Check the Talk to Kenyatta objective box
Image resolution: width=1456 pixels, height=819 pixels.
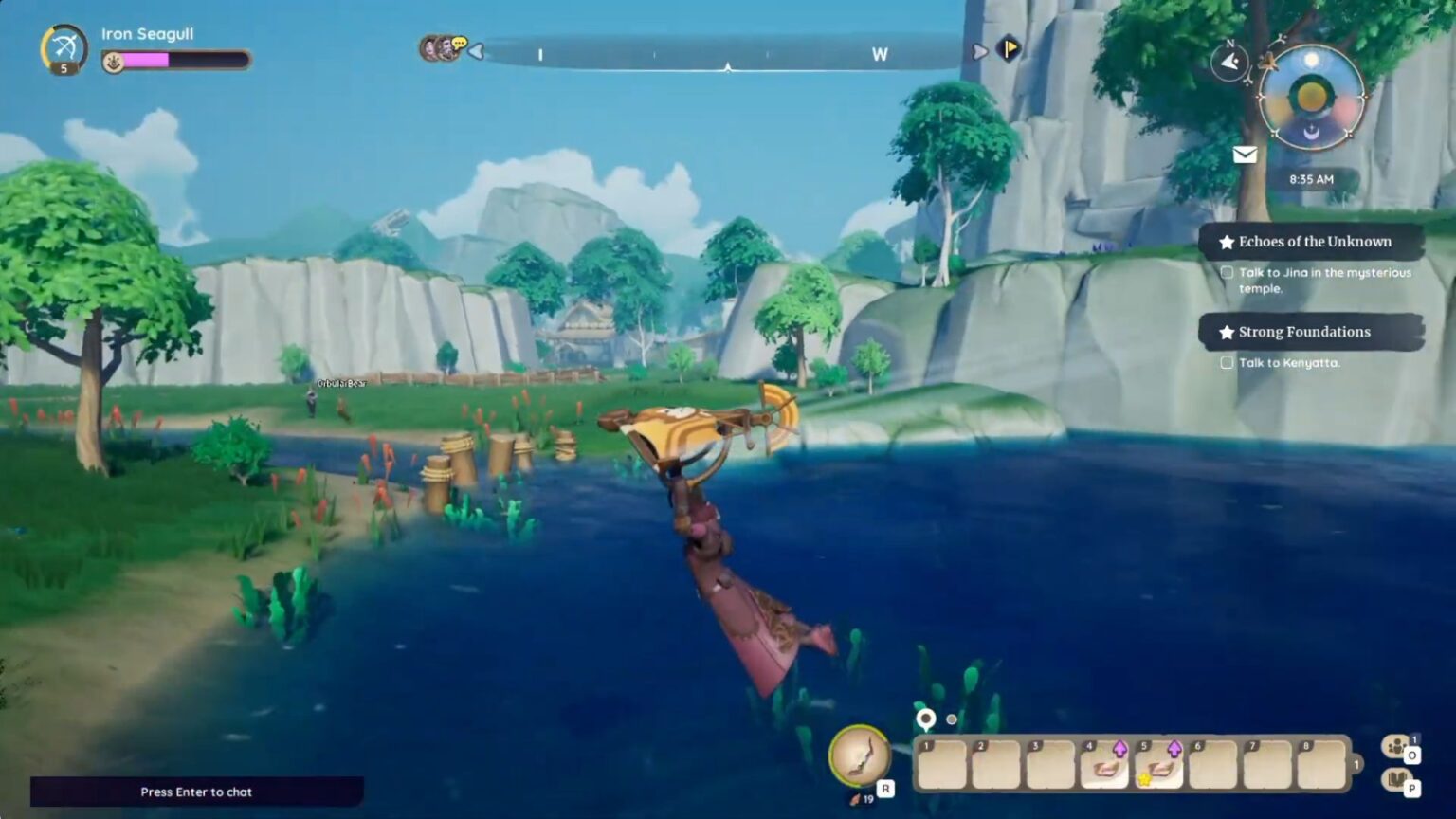(x=1227, y=362)
